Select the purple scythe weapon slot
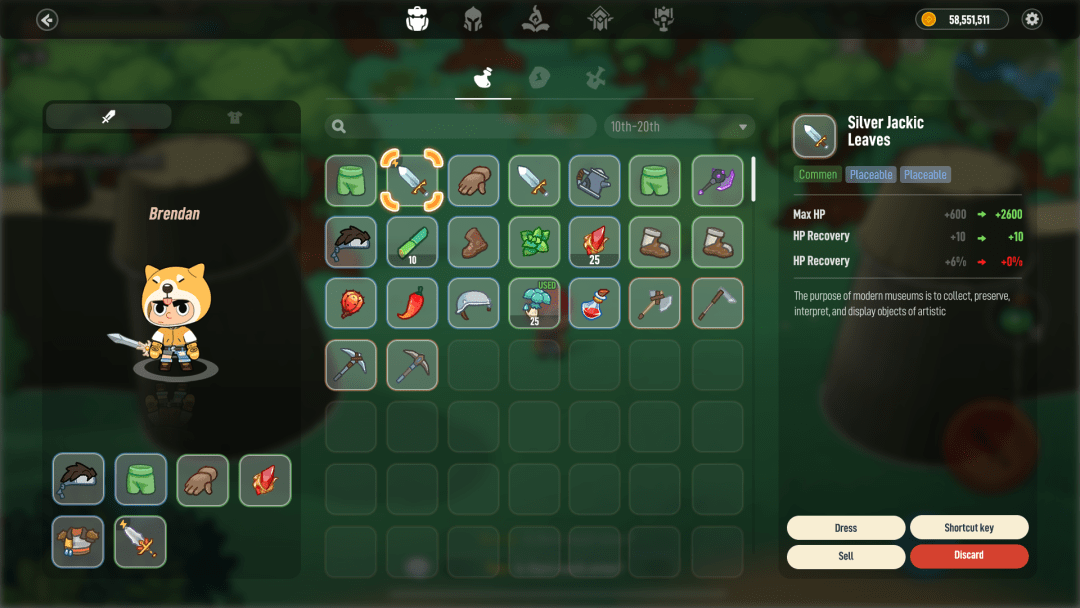The image size is (1080, 608). (x=717, y=181)
